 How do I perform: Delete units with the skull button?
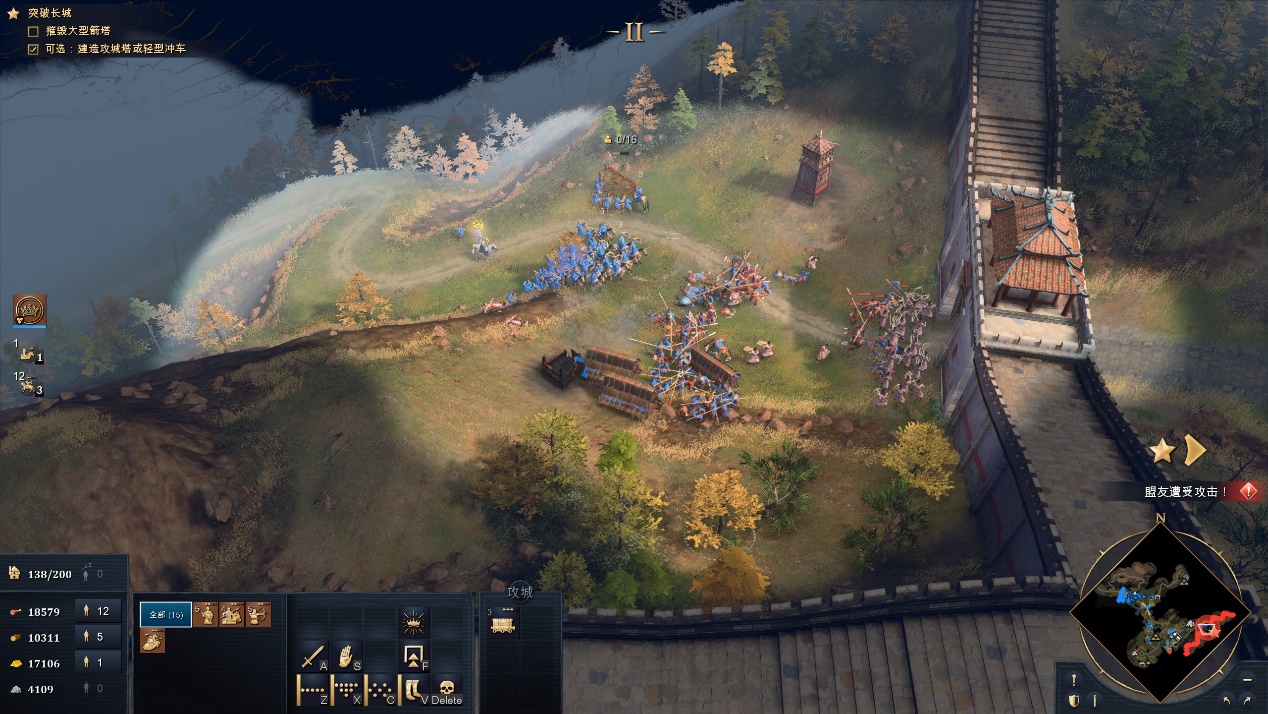447,690
